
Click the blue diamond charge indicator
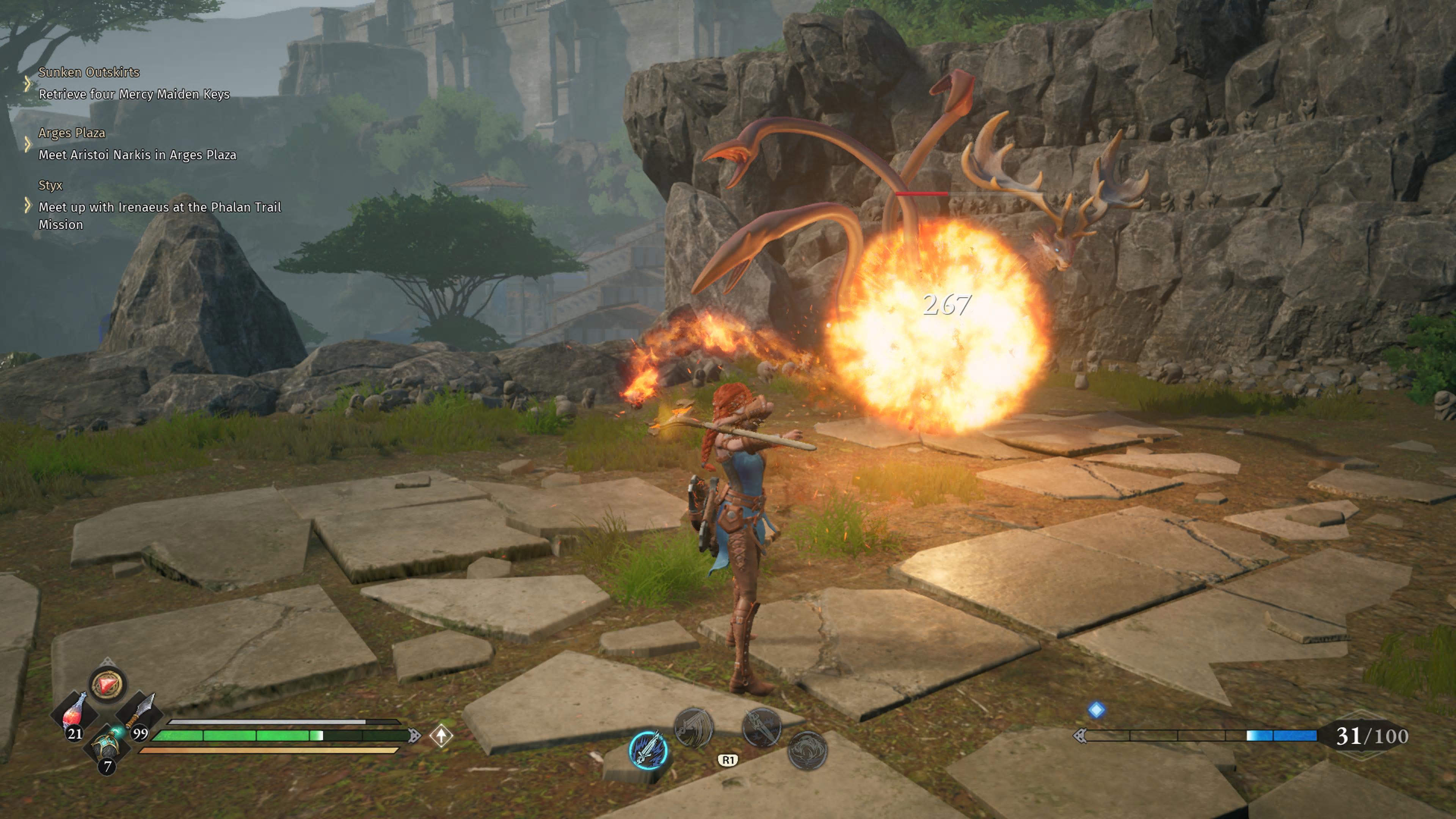click(x=1096, y=710)
